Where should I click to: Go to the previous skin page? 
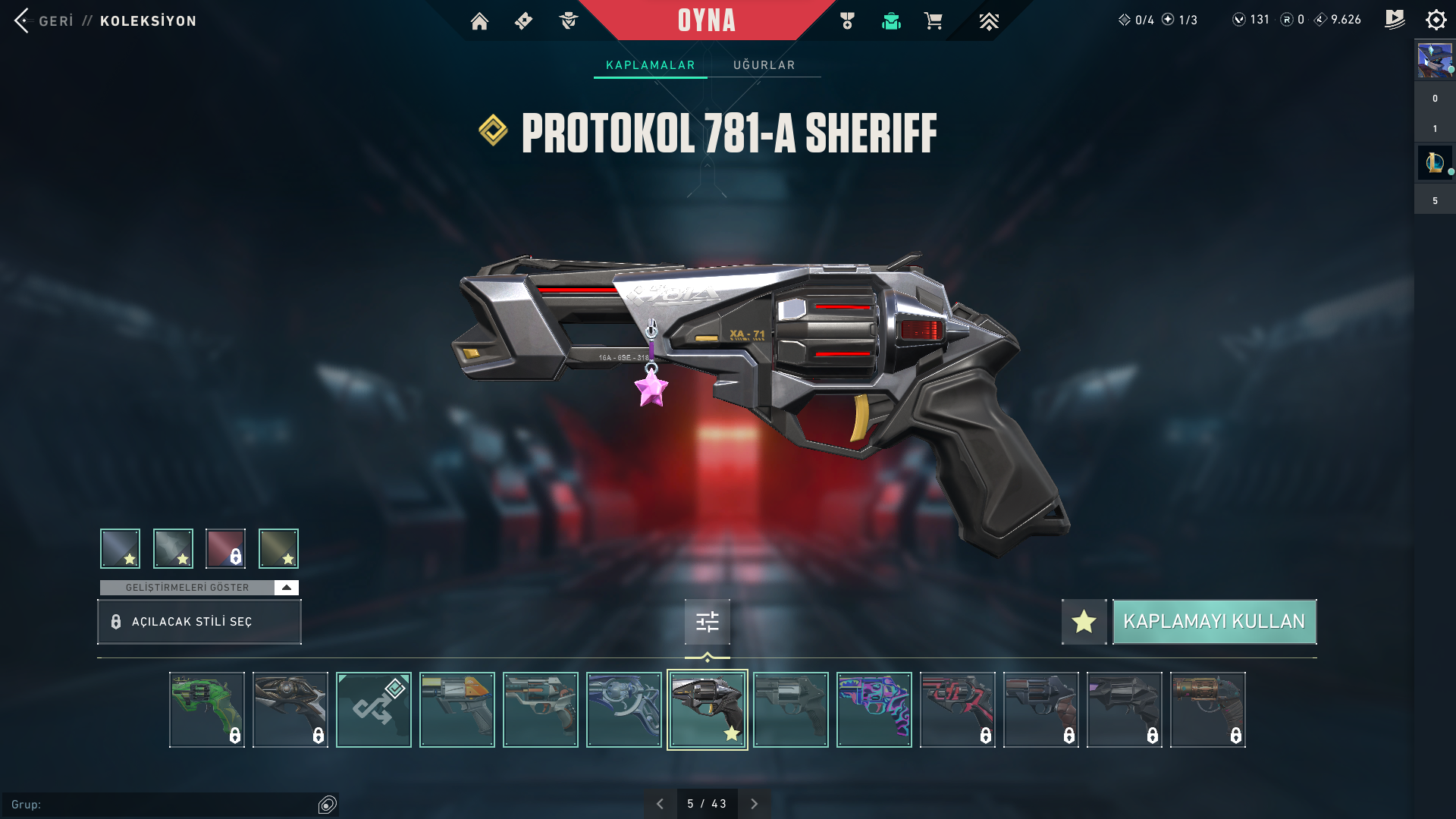click(660, 804)
